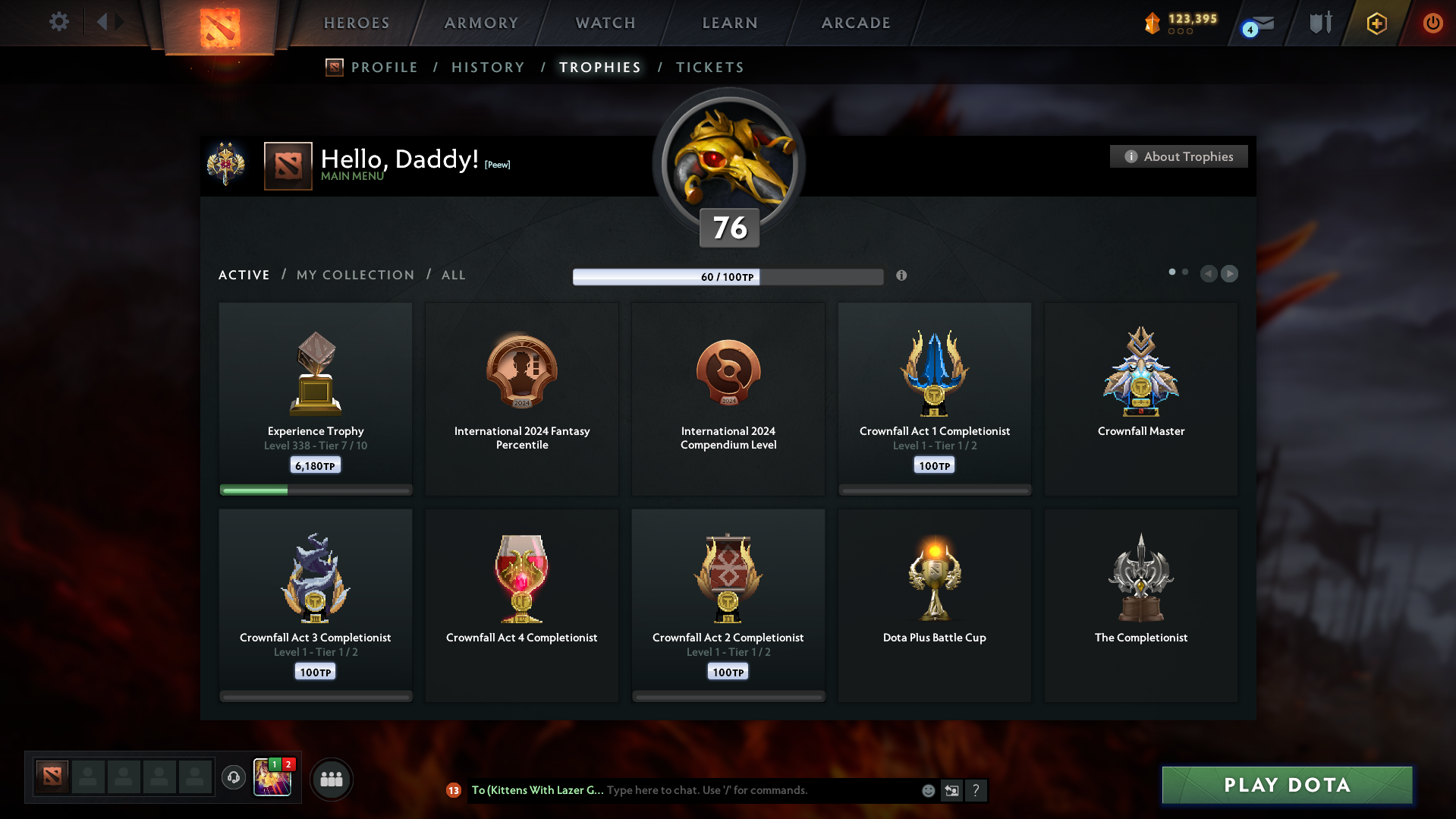
Task: Click the Dota 2 logo in top bar
Action: pyautogui.click(x=220, y=23)
